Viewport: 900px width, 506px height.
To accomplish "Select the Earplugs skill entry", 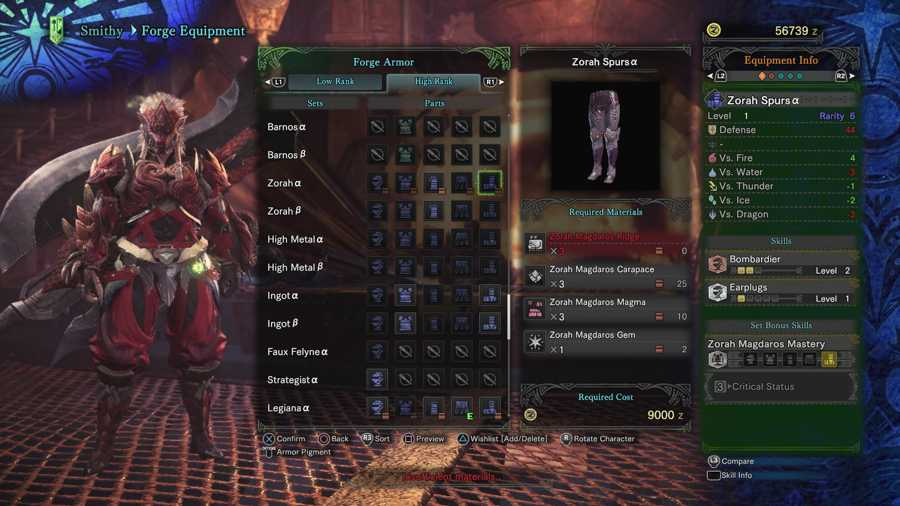I will pyautogui.click(x=781, y=292).
